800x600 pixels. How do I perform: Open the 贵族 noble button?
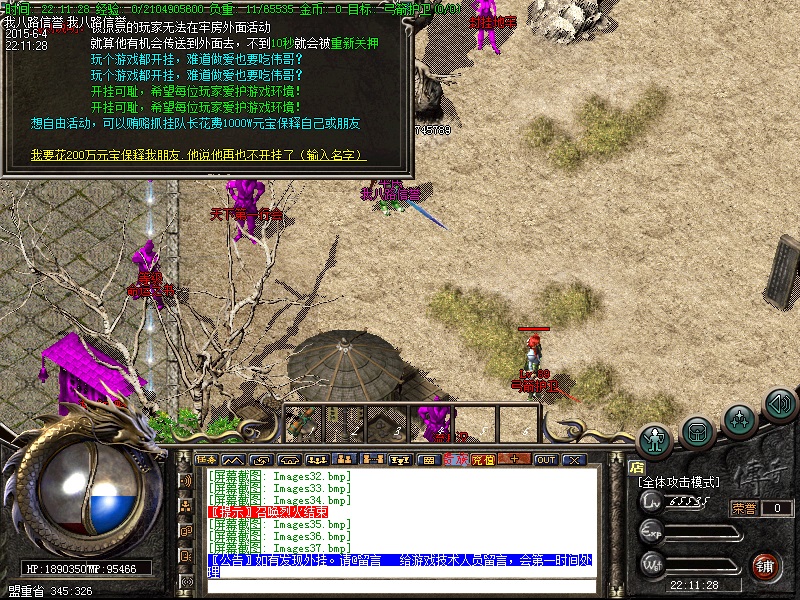click(x=456, y=460)
